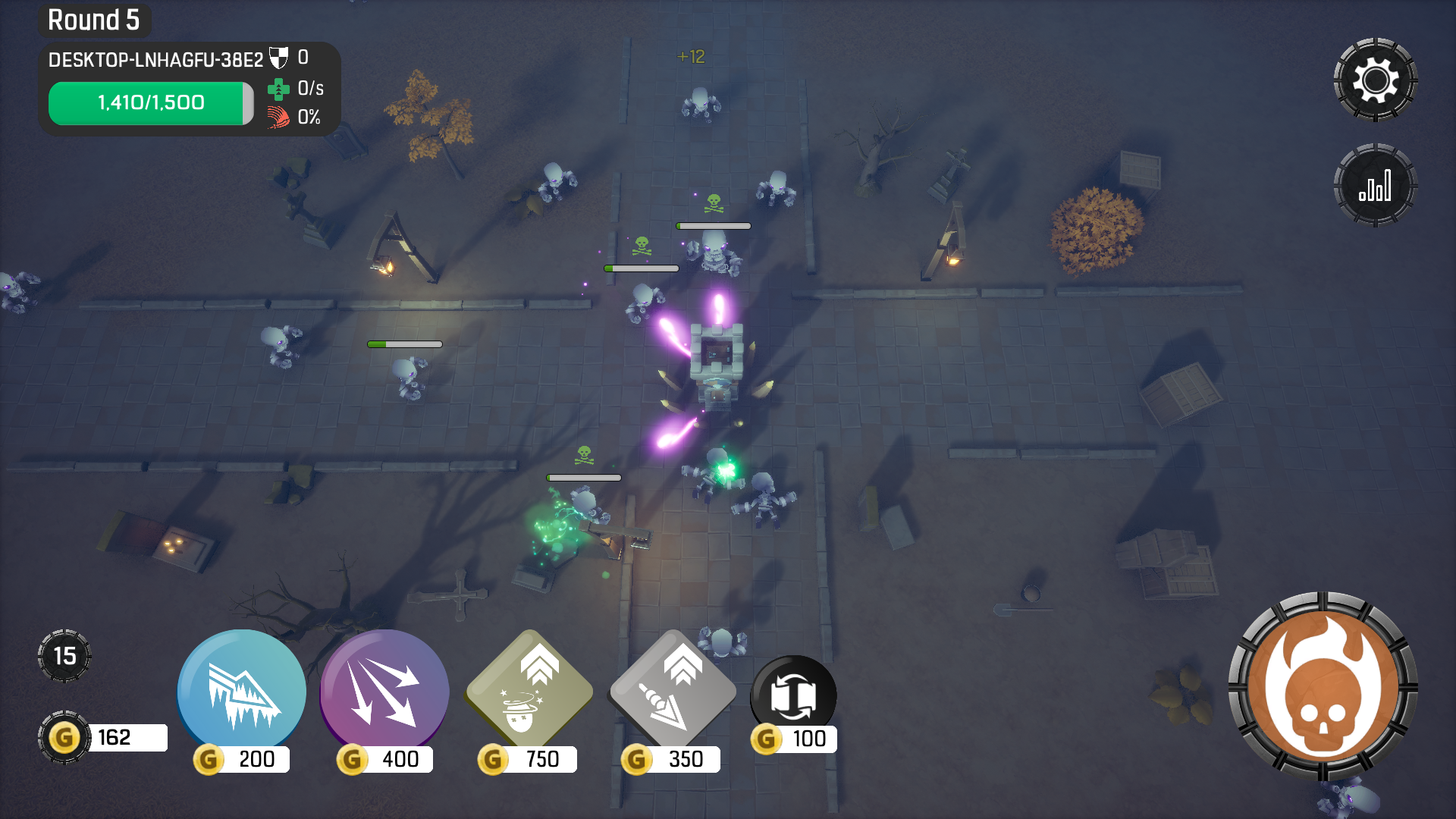Viewport: 1456px width, 819px height.
Task: Buy the blue ice arrow upgrade
Action: [241, 693]
